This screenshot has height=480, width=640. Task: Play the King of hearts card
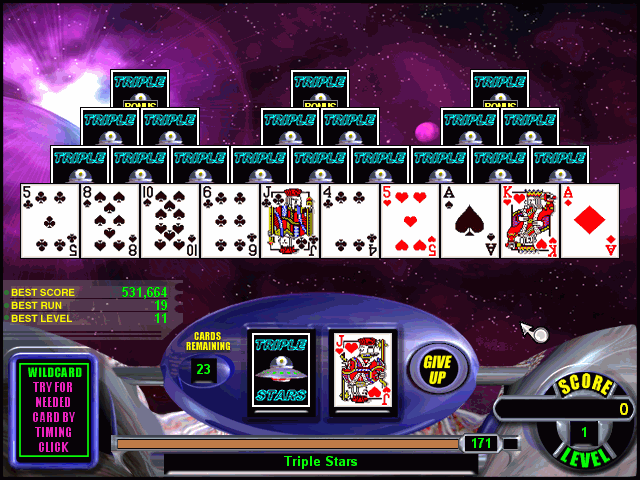(x=530, y=221)
